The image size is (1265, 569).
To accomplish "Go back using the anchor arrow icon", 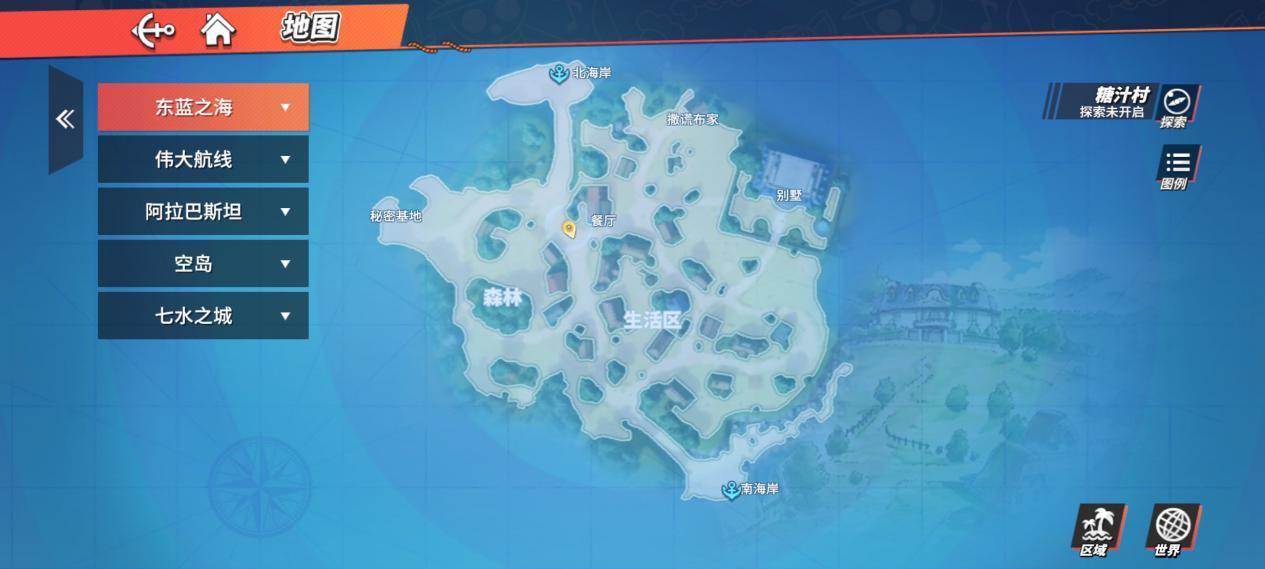I will 152,30.
